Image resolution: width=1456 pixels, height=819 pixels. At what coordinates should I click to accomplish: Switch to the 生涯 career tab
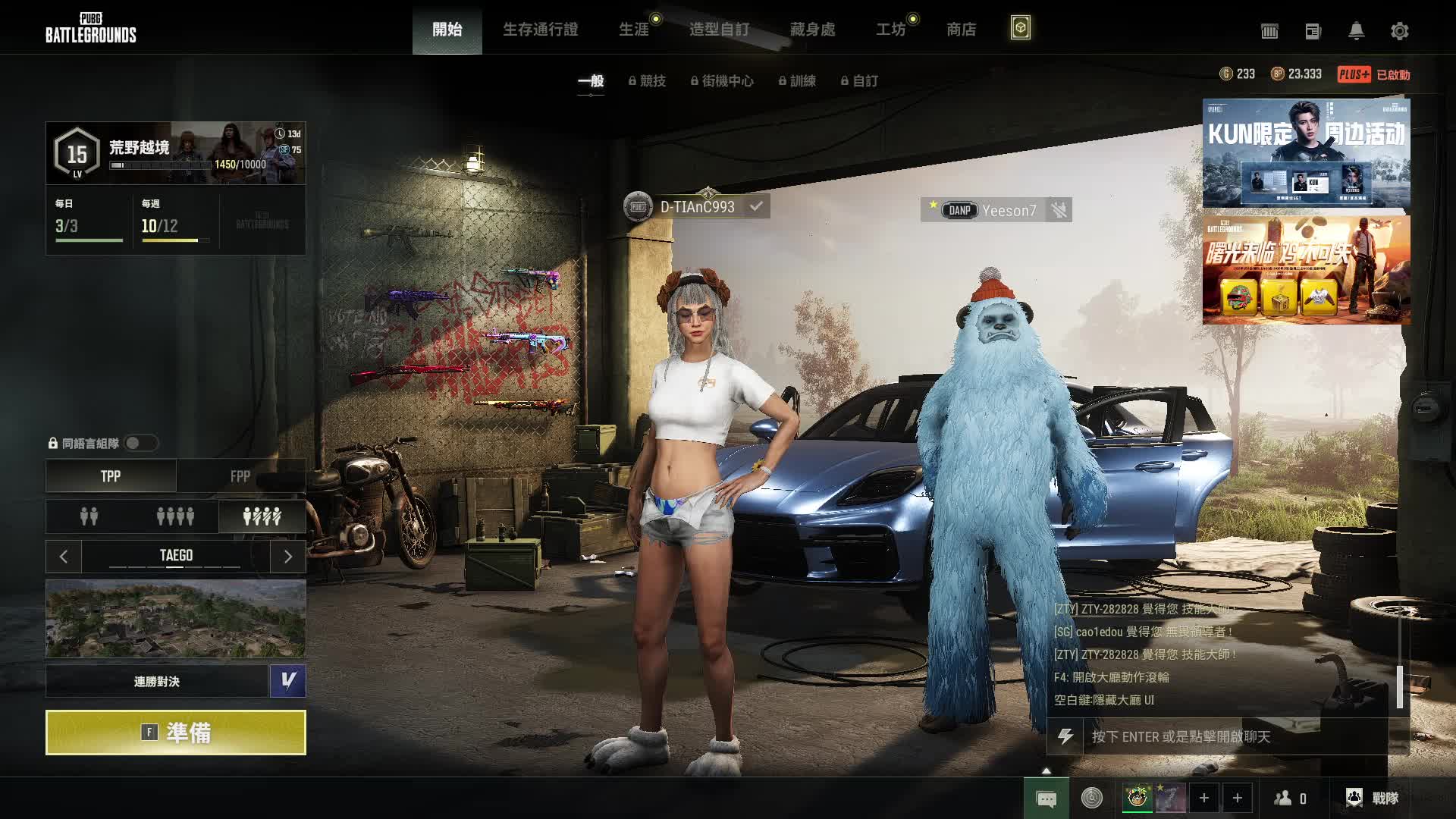click(x=634, y=30)
